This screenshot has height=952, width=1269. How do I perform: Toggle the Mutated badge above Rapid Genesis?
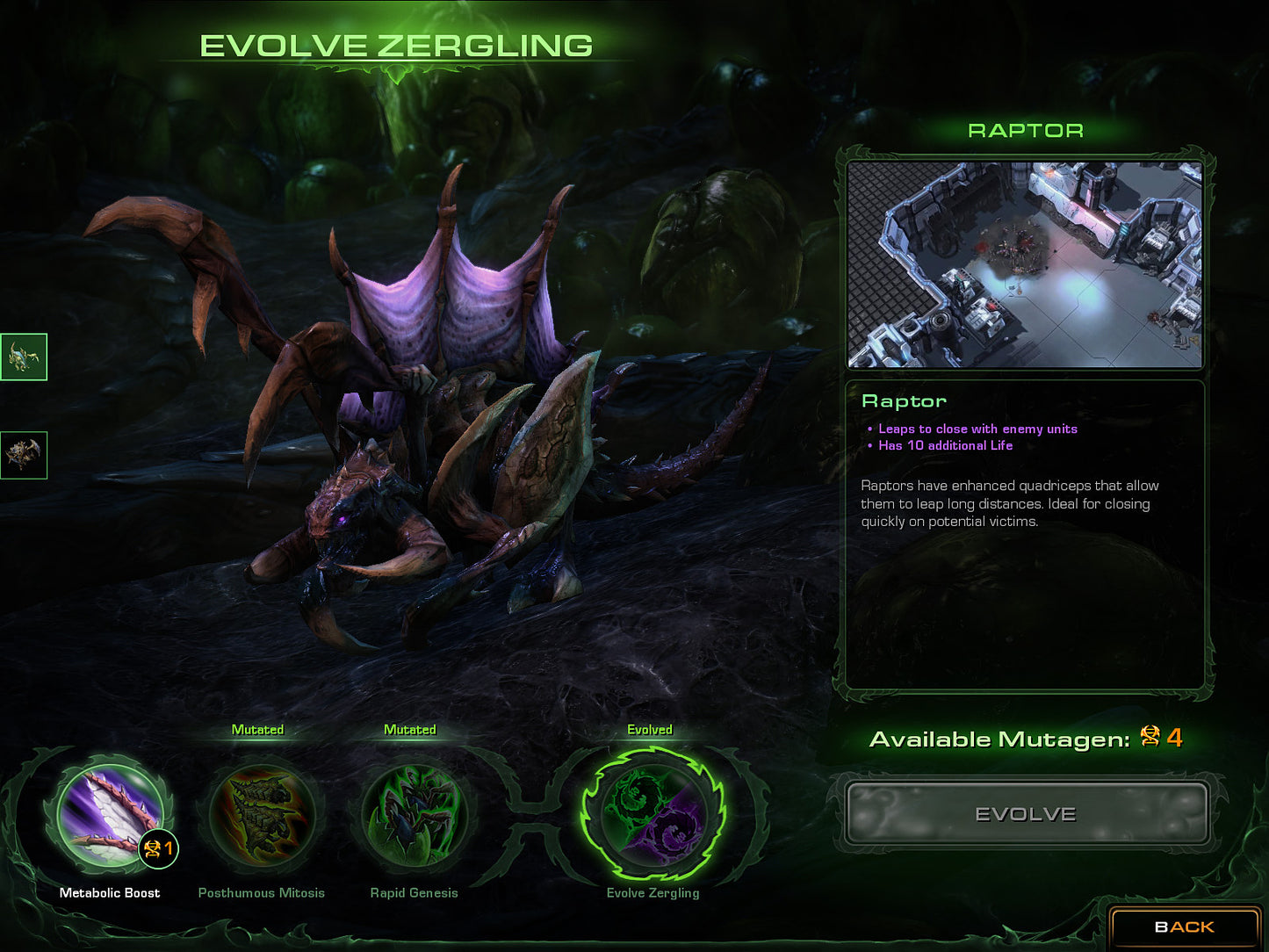[x=411, y=729]
